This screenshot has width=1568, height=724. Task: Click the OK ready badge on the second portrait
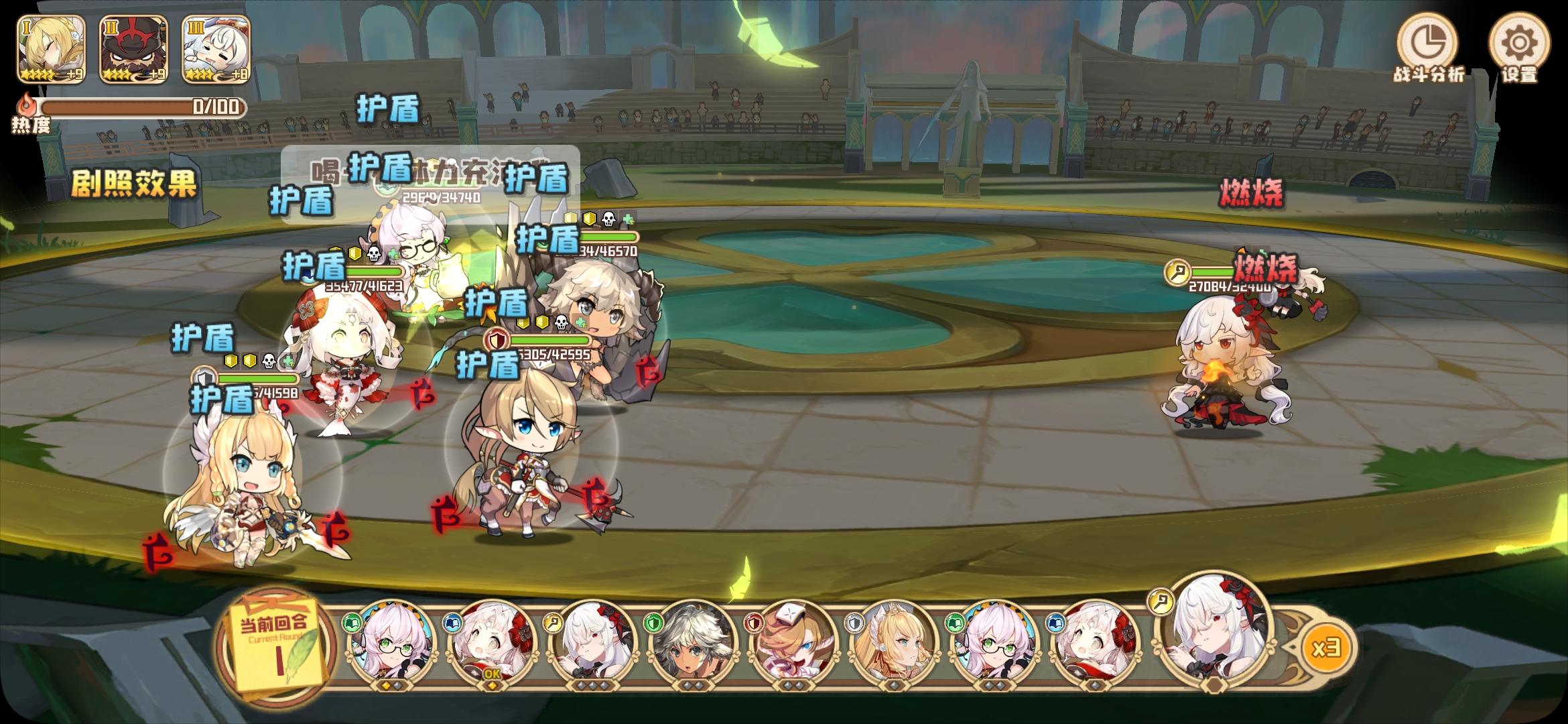click(x=491, y=676)
